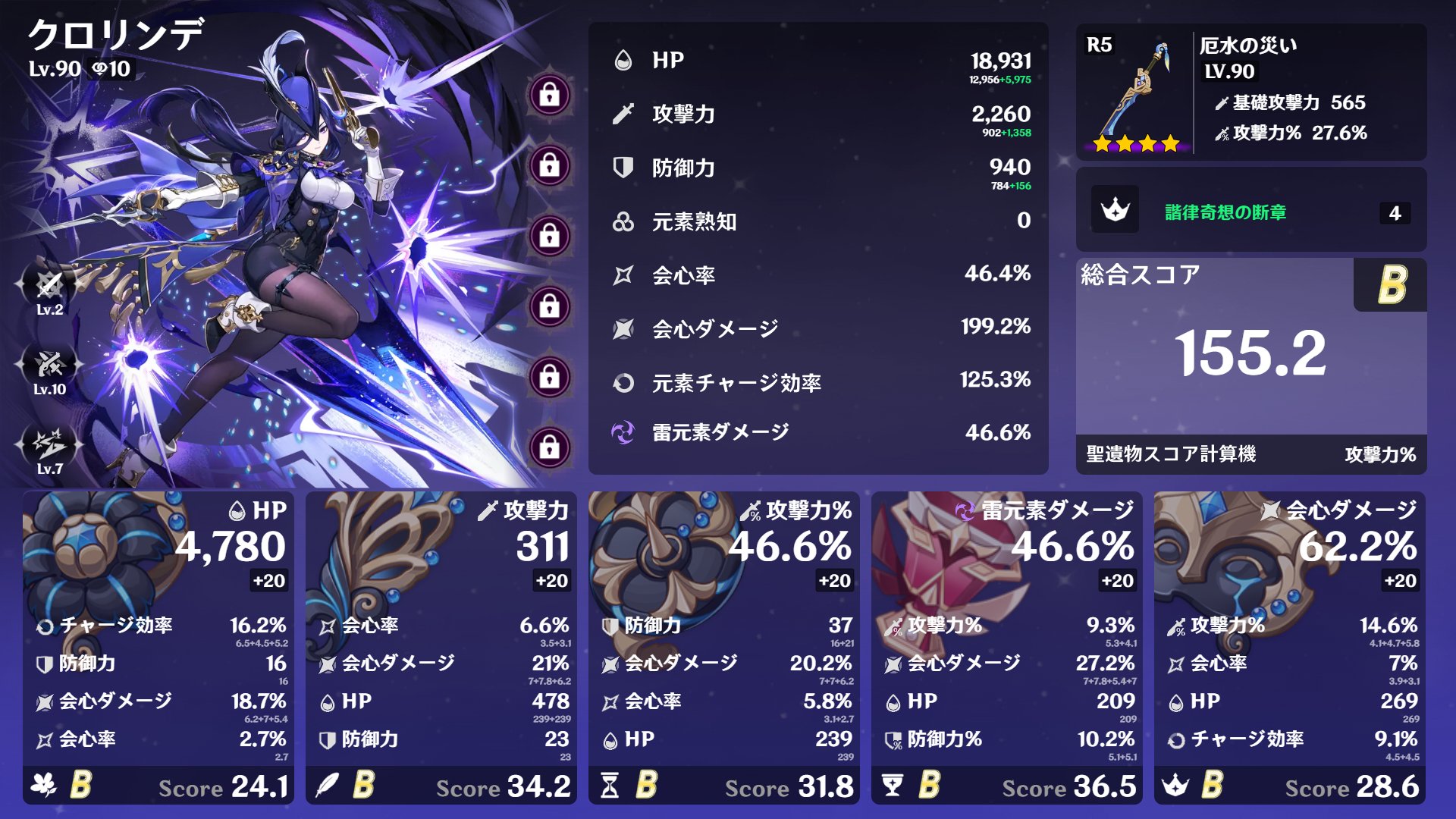Select the 会心ダメージ 62.2% circlet artifact card
1456x819 pixels.
pos(1289,648)
